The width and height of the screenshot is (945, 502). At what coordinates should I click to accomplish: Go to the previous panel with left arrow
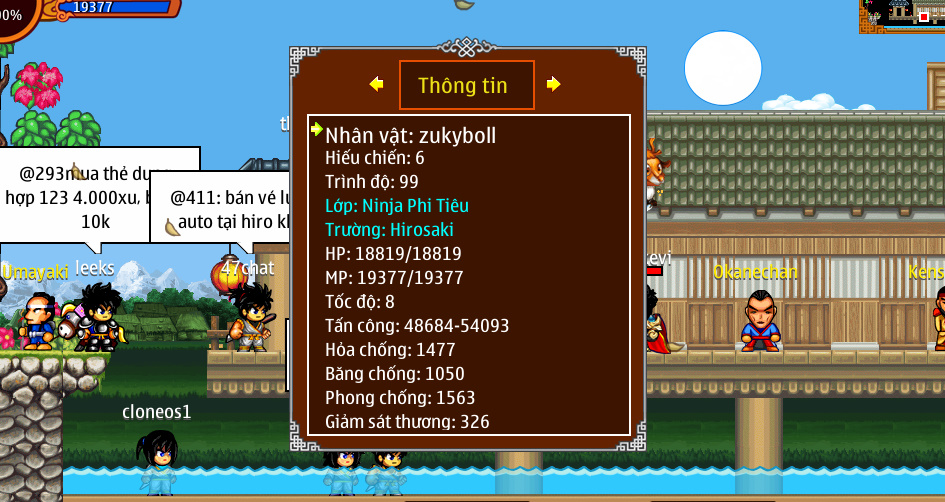[x=376, y=84]
